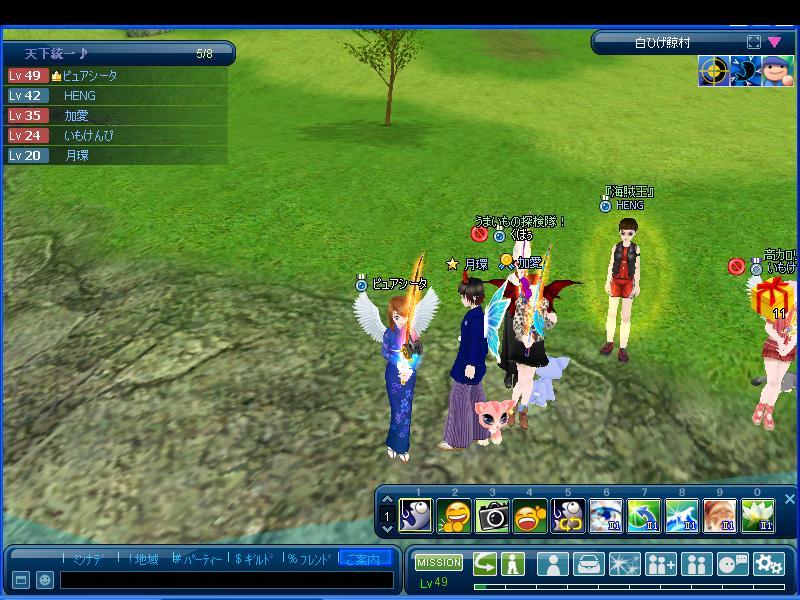
Task: Activate the white lotus flower skill
Action: coord(758,516)
